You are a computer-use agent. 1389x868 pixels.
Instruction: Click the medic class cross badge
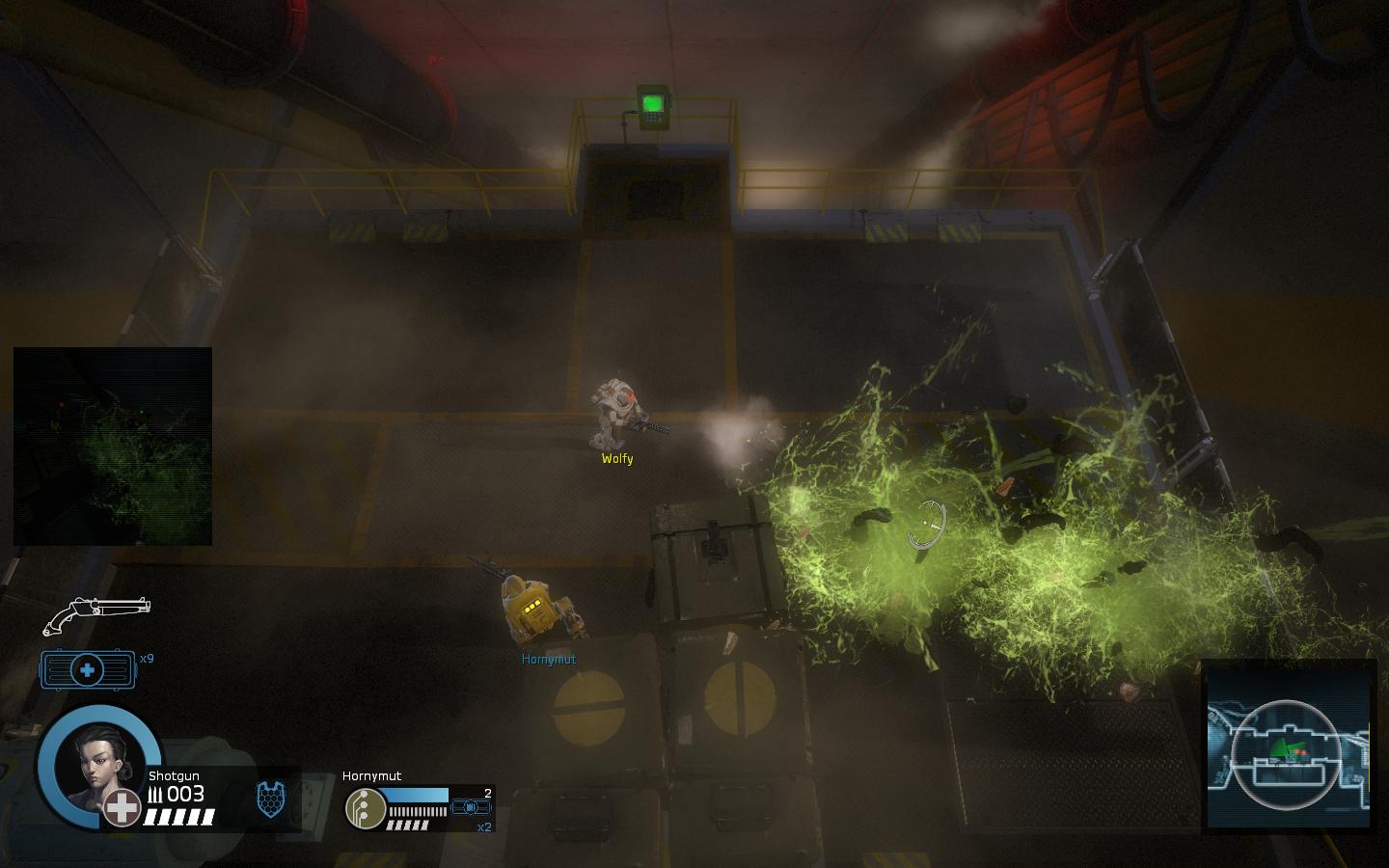pyautogui.click(x=123, y=807)
